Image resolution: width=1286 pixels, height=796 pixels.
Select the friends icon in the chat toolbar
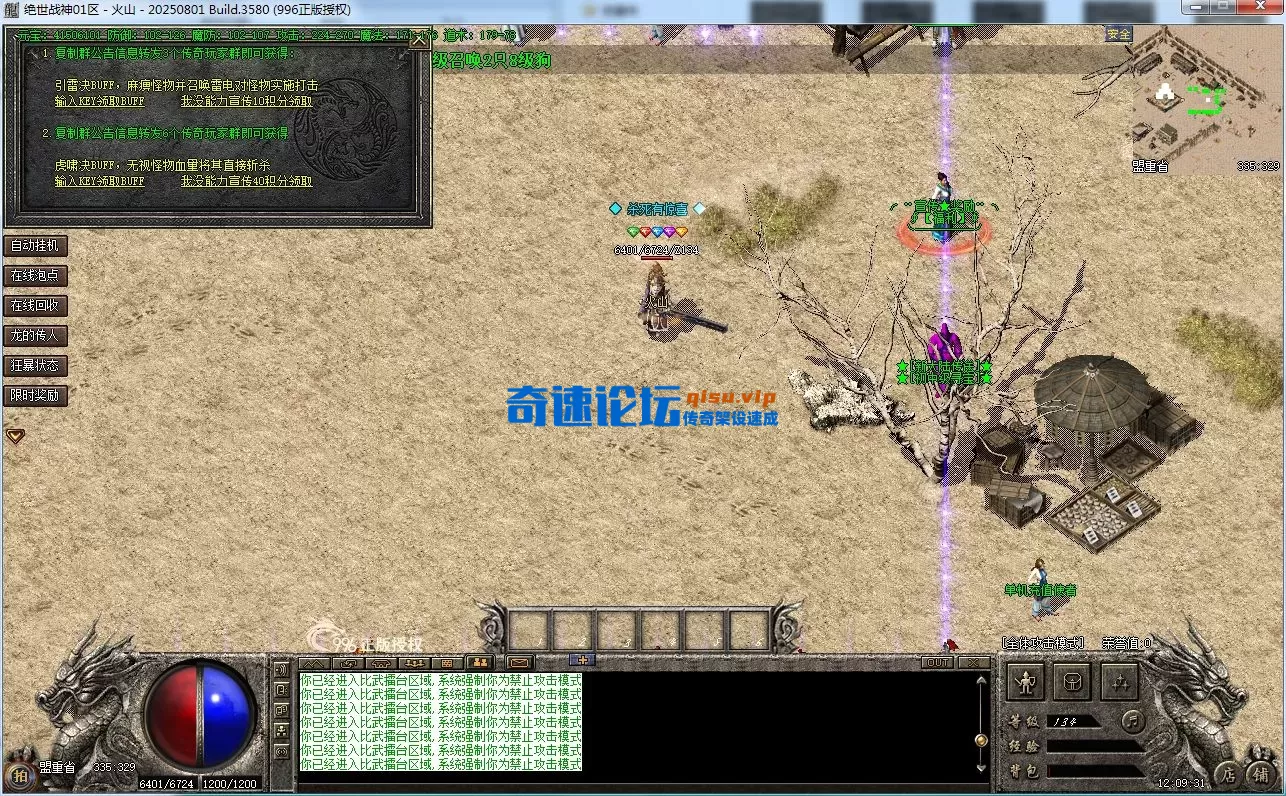click(482, 662)
